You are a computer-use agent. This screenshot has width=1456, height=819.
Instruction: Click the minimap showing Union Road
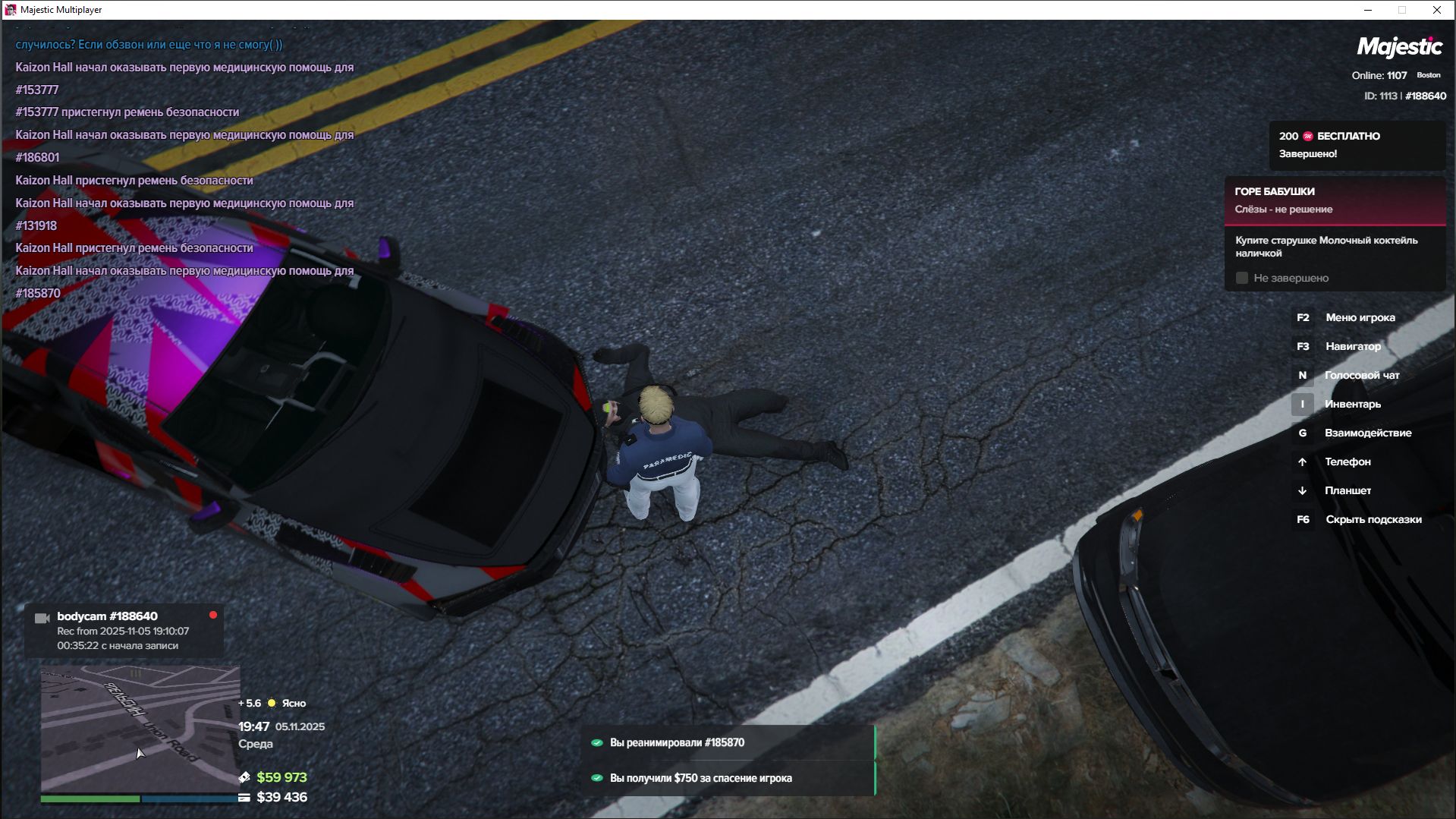point(140,729)
